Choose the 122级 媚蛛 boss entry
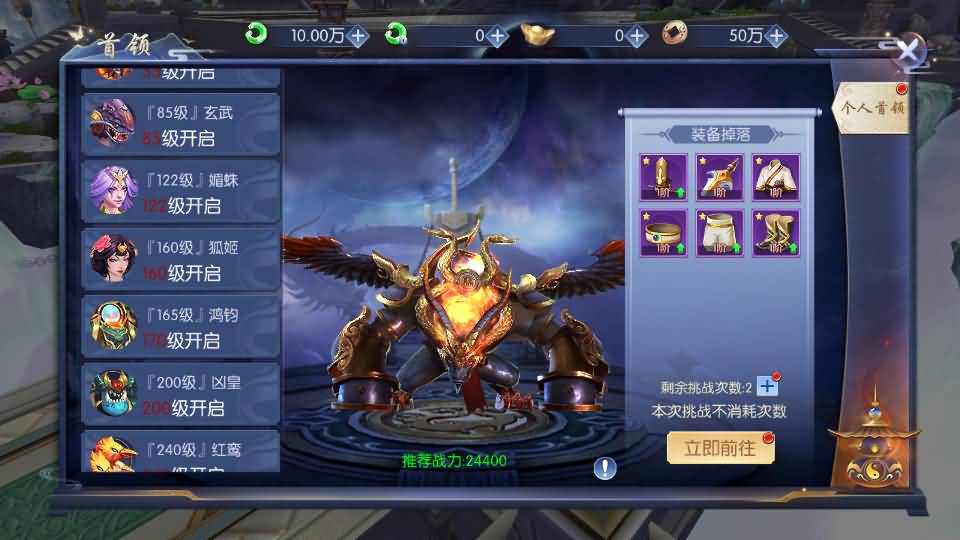 [180, 192]
